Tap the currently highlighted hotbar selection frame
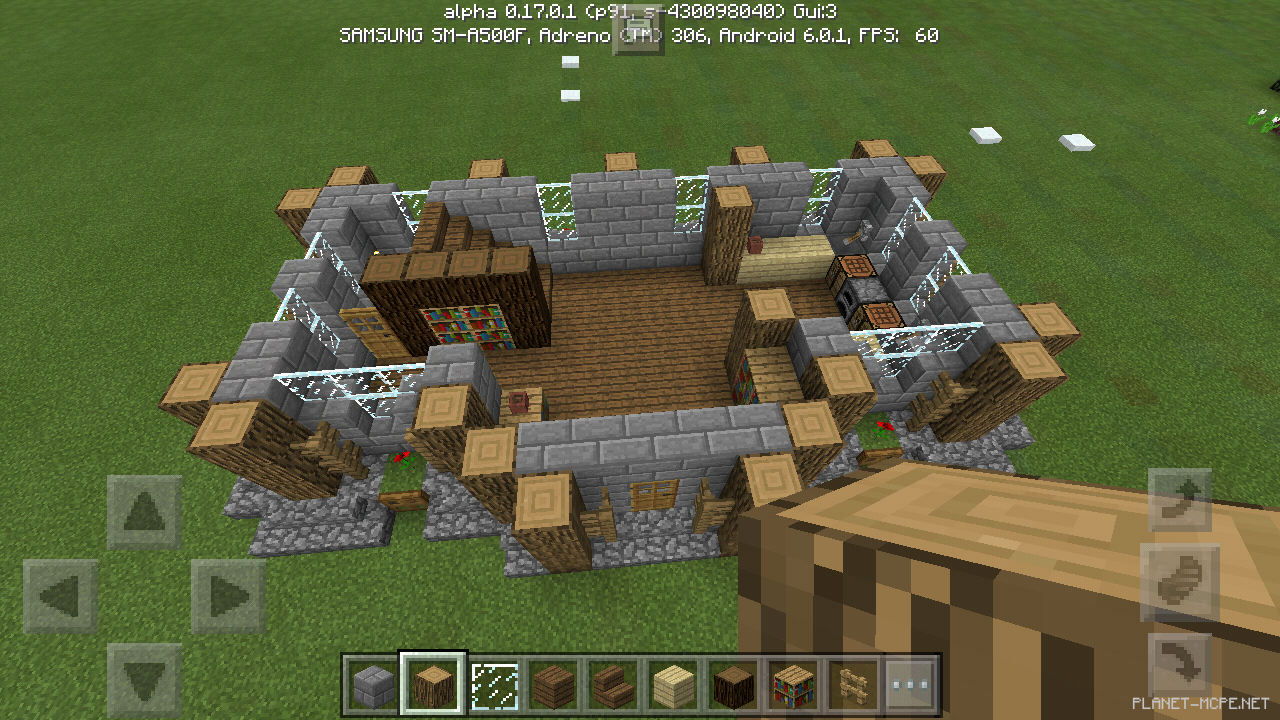1280x720 pixels. click(x=432, y=685)
